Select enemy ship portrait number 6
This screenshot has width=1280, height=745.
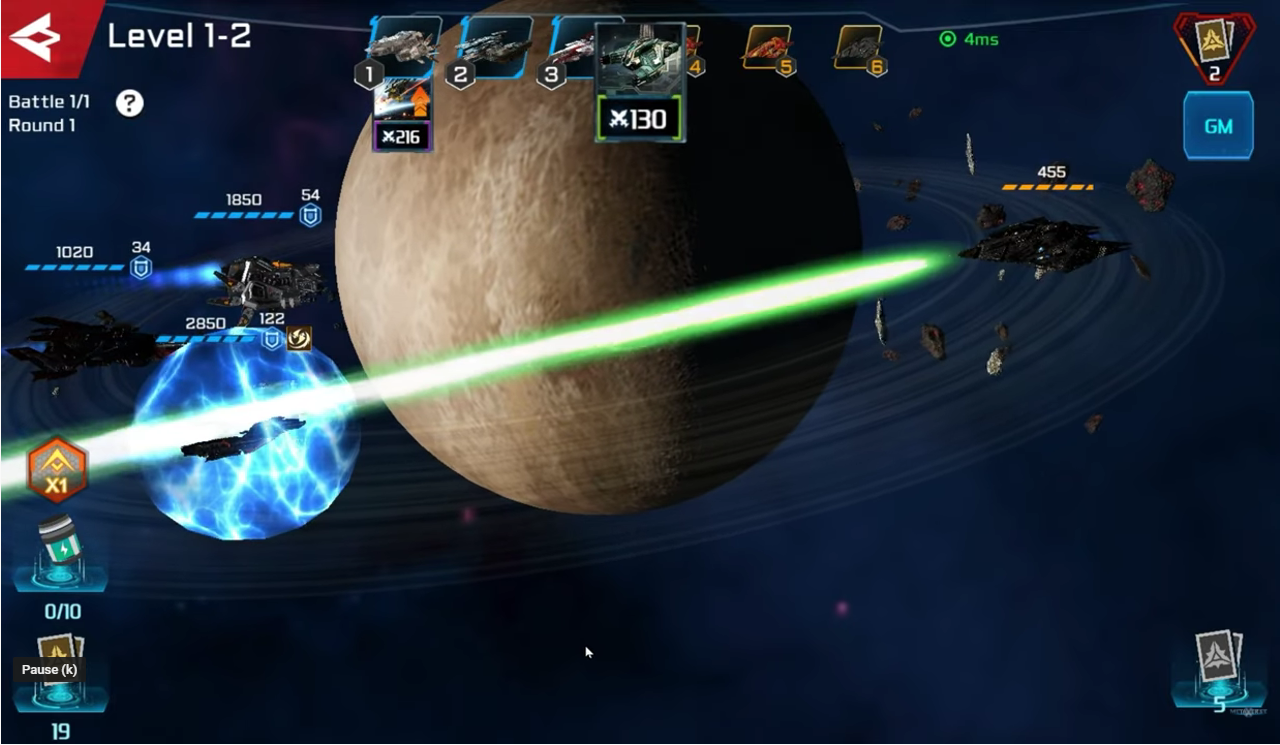click(x=859, y=47)
